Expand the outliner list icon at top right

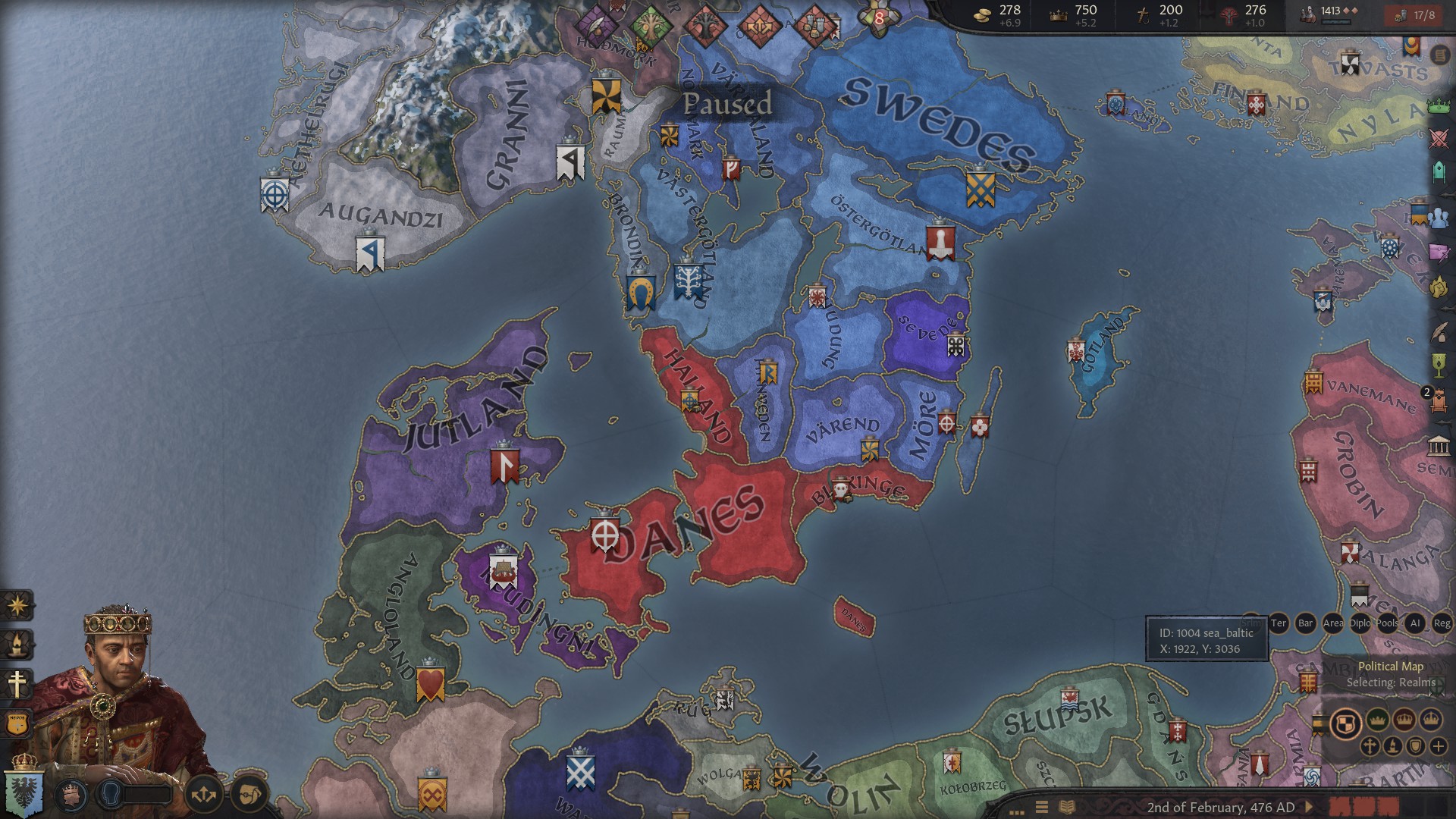1439,53
